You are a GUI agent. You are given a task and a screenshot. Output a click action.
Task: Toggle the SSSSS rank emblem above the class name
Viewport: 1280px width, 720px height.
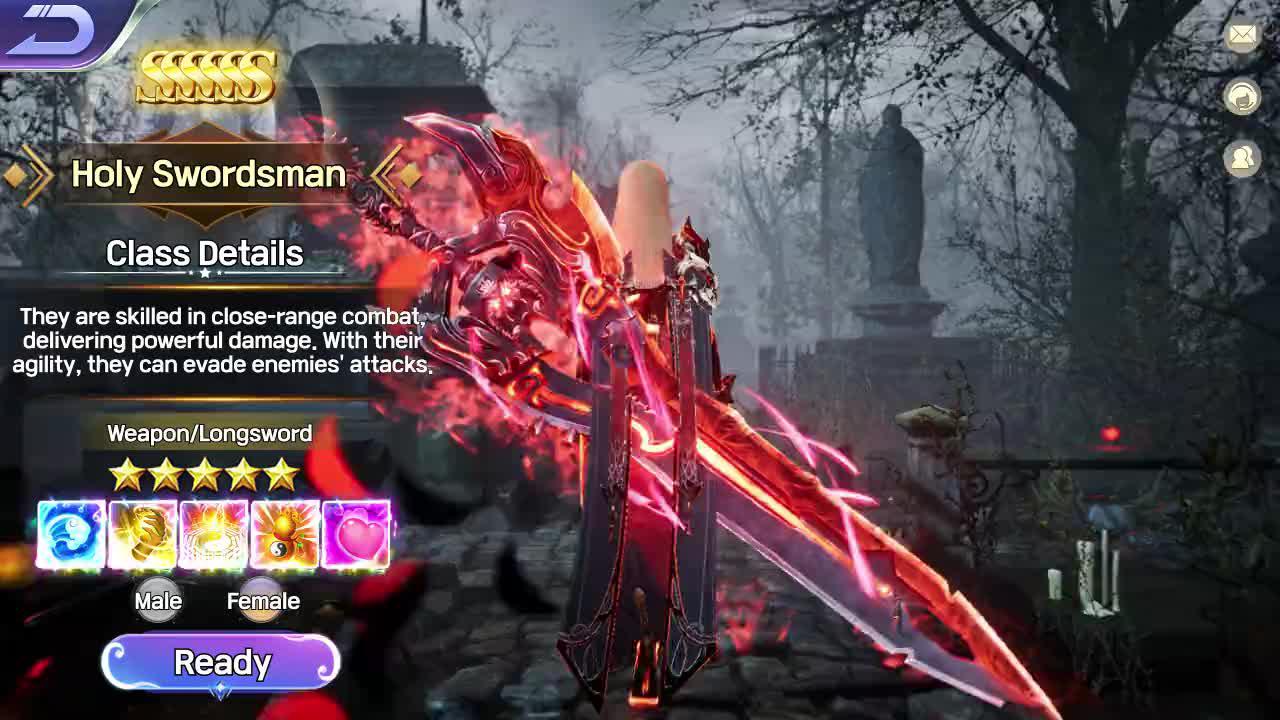pos(207,74)
